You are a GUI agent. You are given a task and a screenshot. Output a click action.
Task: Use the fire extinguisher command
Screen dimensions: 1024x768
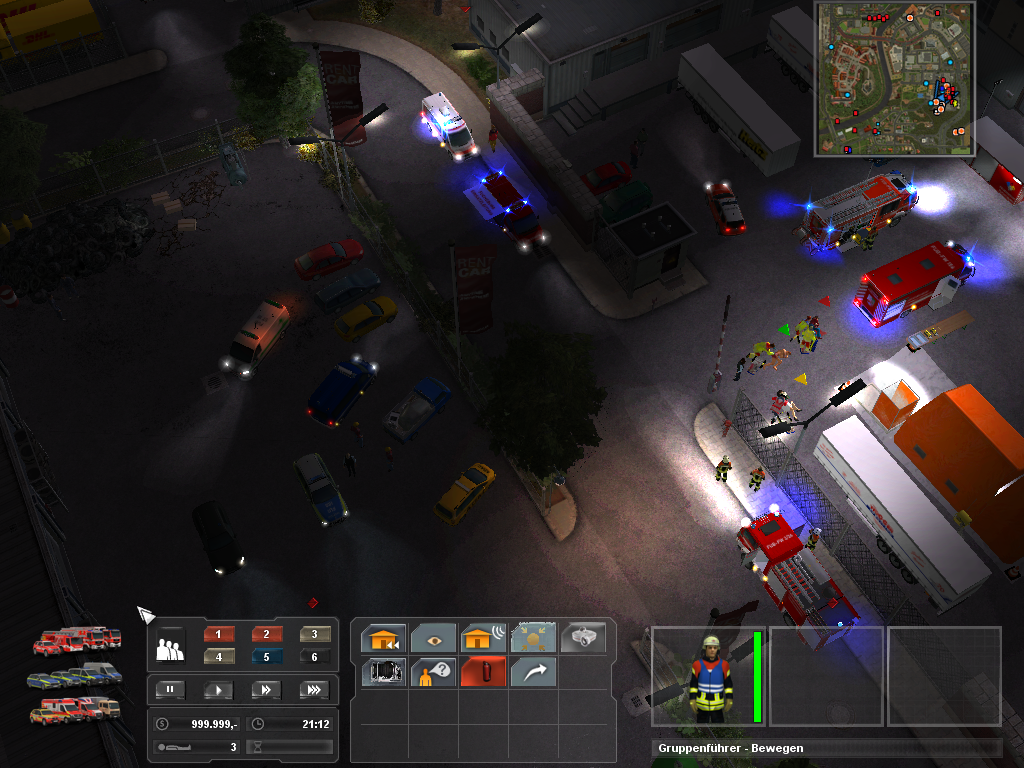coord(484,671)
